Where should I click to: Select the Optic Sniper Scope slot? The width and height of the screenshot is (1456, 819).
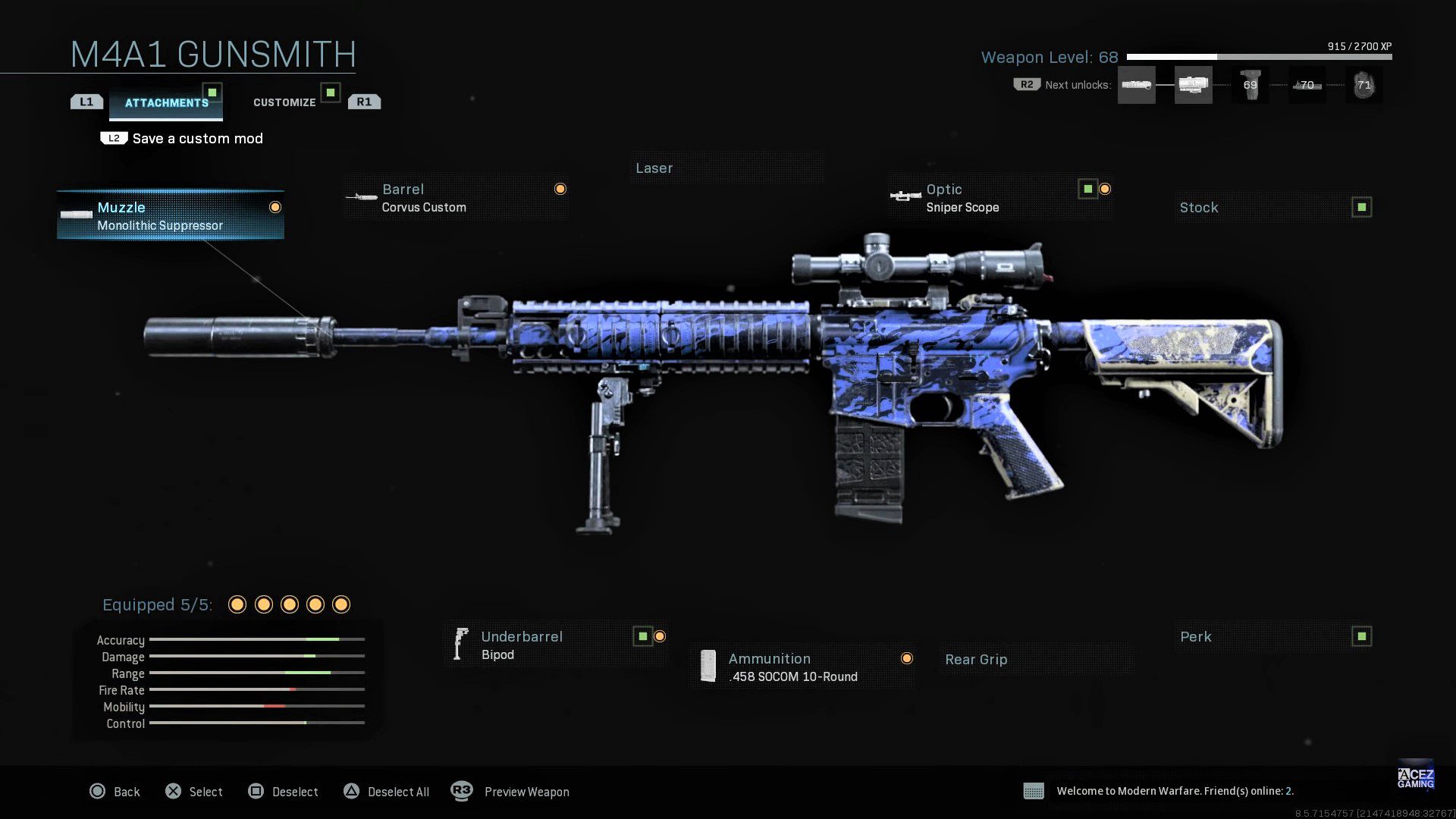pyautogui.click(x=999, y=198)
